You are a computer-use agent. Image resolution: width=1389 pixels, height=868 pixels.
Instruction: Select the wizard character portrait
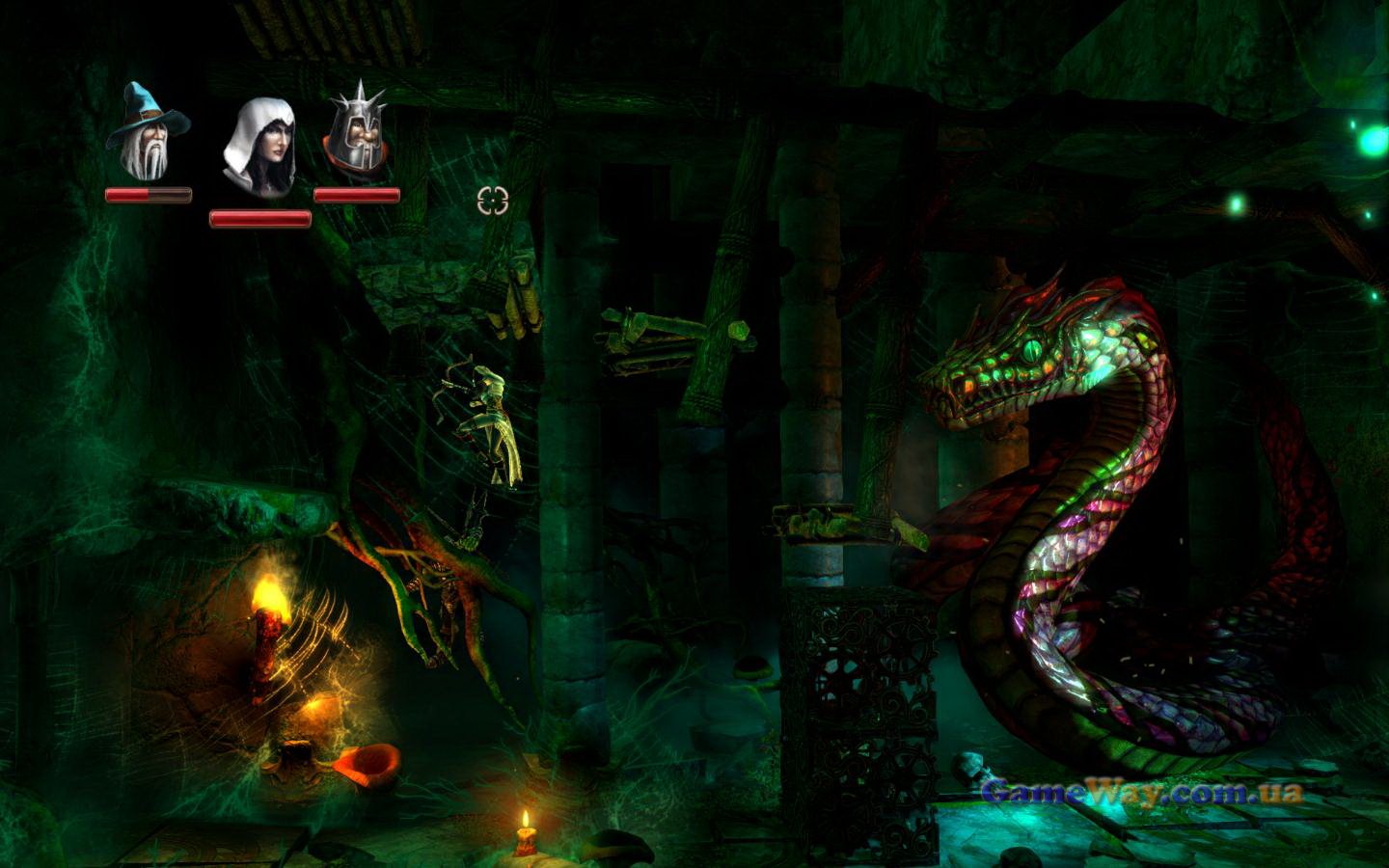click(148, 132)
